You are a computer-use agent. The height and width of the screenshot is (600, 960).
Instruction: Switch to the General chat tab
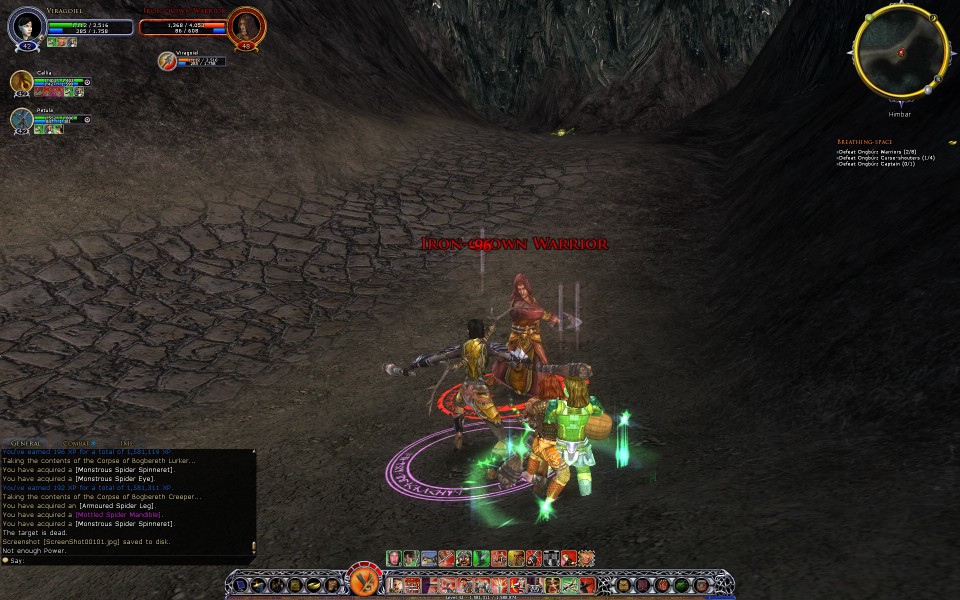(26, 443)
